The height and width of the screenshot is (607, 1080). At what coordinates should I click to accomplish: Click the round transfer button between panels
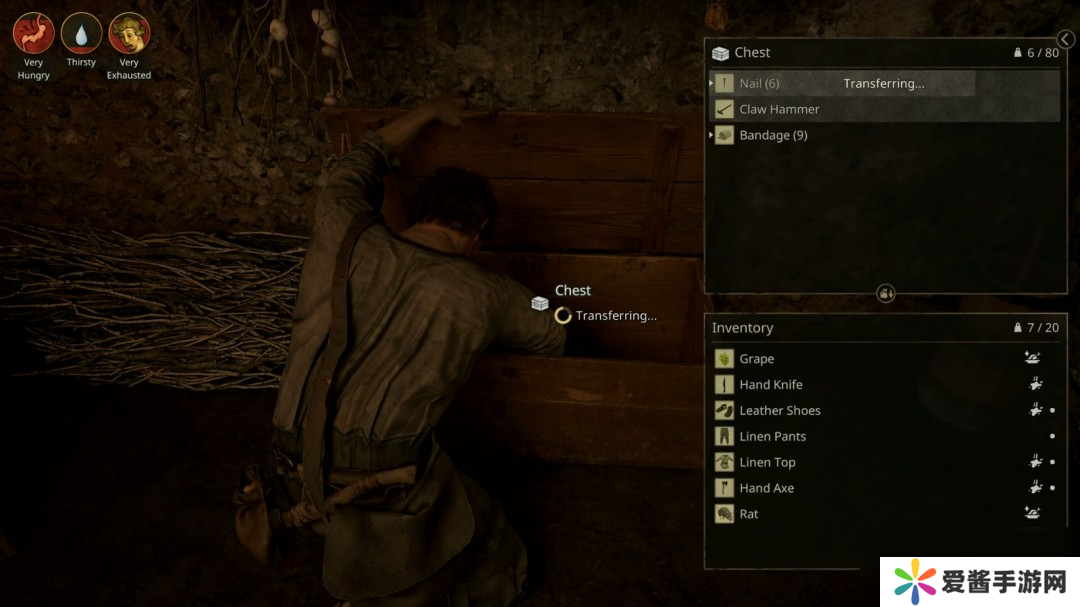886,293
